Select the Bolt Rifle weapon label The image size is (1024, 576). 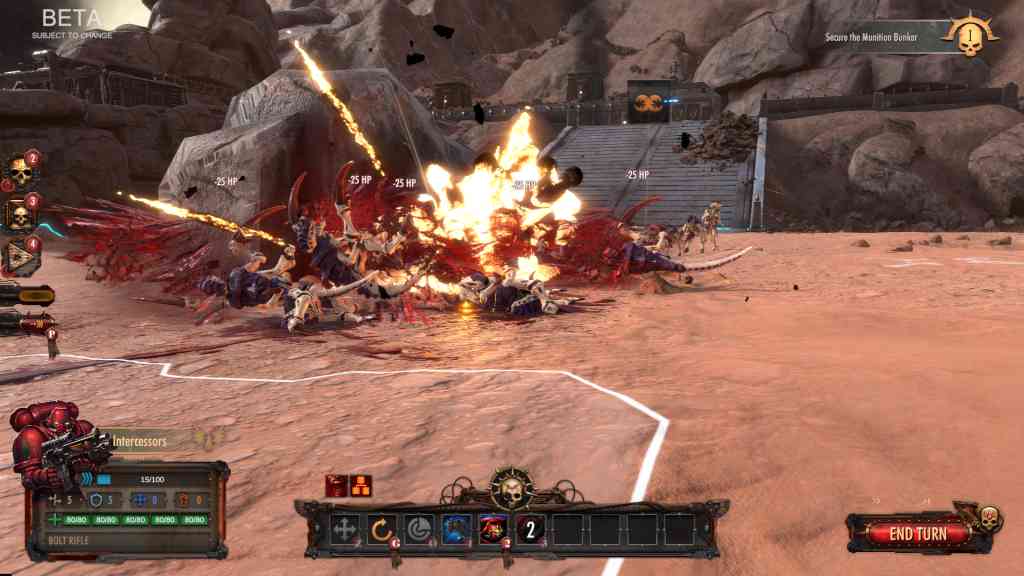pyautogui.click(x=70, y=540)
